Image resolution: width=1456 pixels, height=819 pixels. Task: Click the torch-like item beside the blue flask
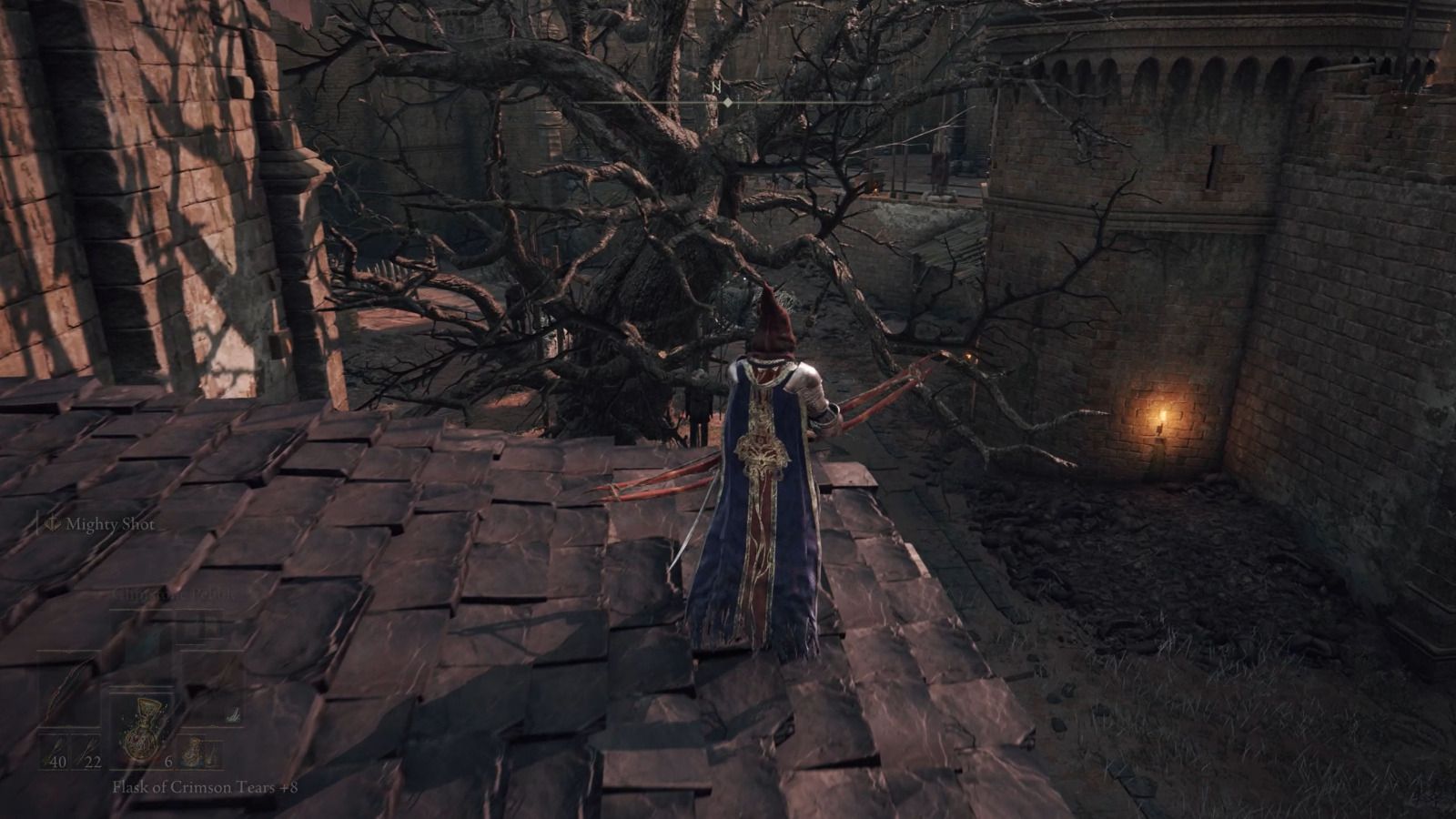[213, 753]
